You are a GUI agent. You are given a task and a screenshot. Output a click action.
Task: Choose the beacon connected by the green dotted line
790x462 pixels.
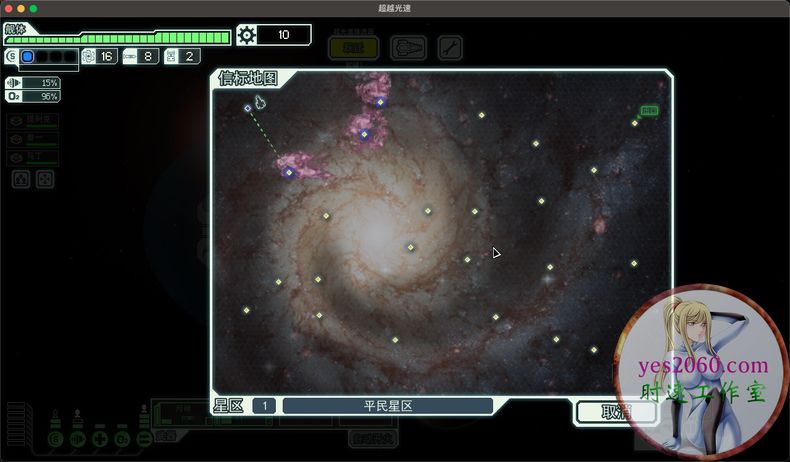click(289, 172)
